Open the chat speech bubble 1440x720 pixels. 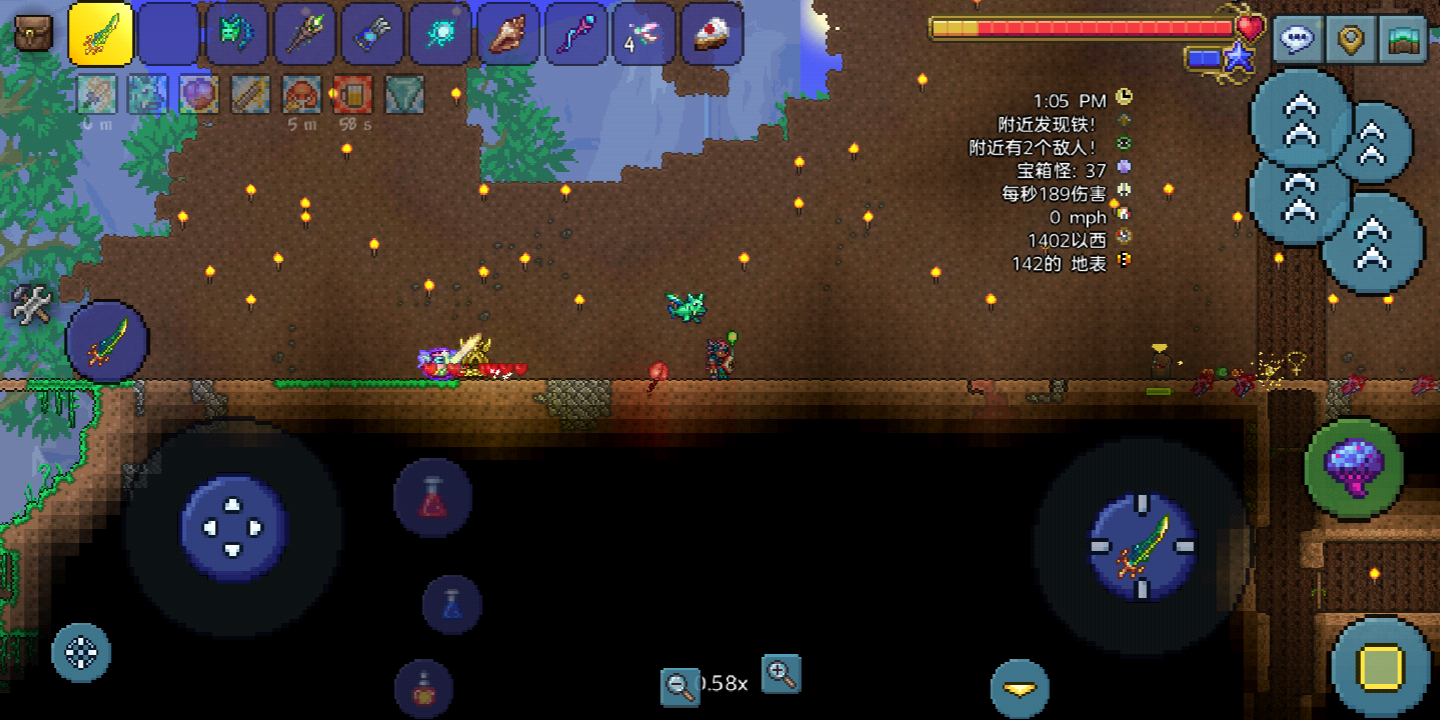(x=1298, y=40)
